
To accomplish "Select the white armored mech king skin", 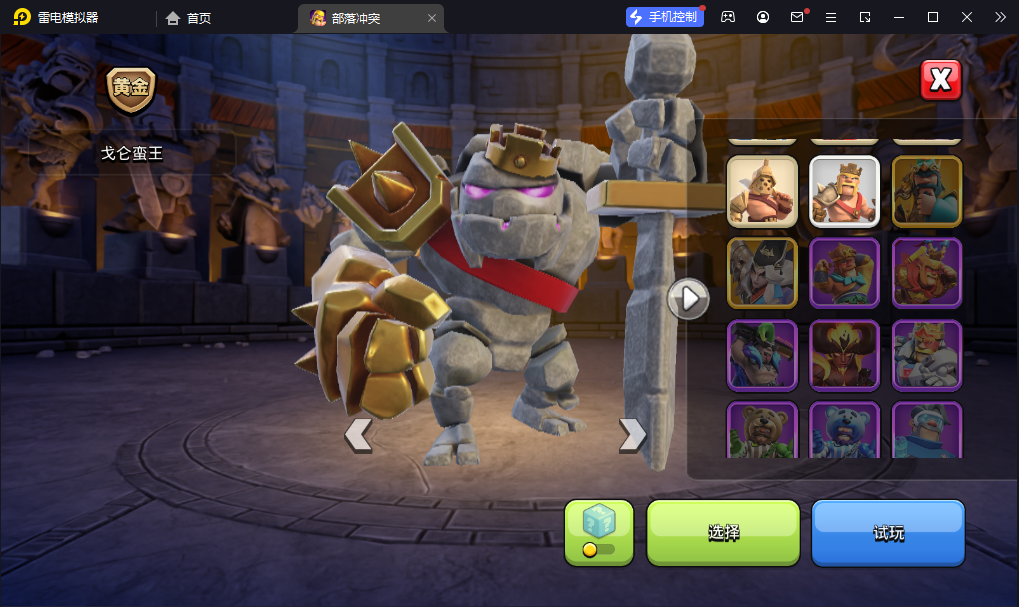I will point(927,354).
